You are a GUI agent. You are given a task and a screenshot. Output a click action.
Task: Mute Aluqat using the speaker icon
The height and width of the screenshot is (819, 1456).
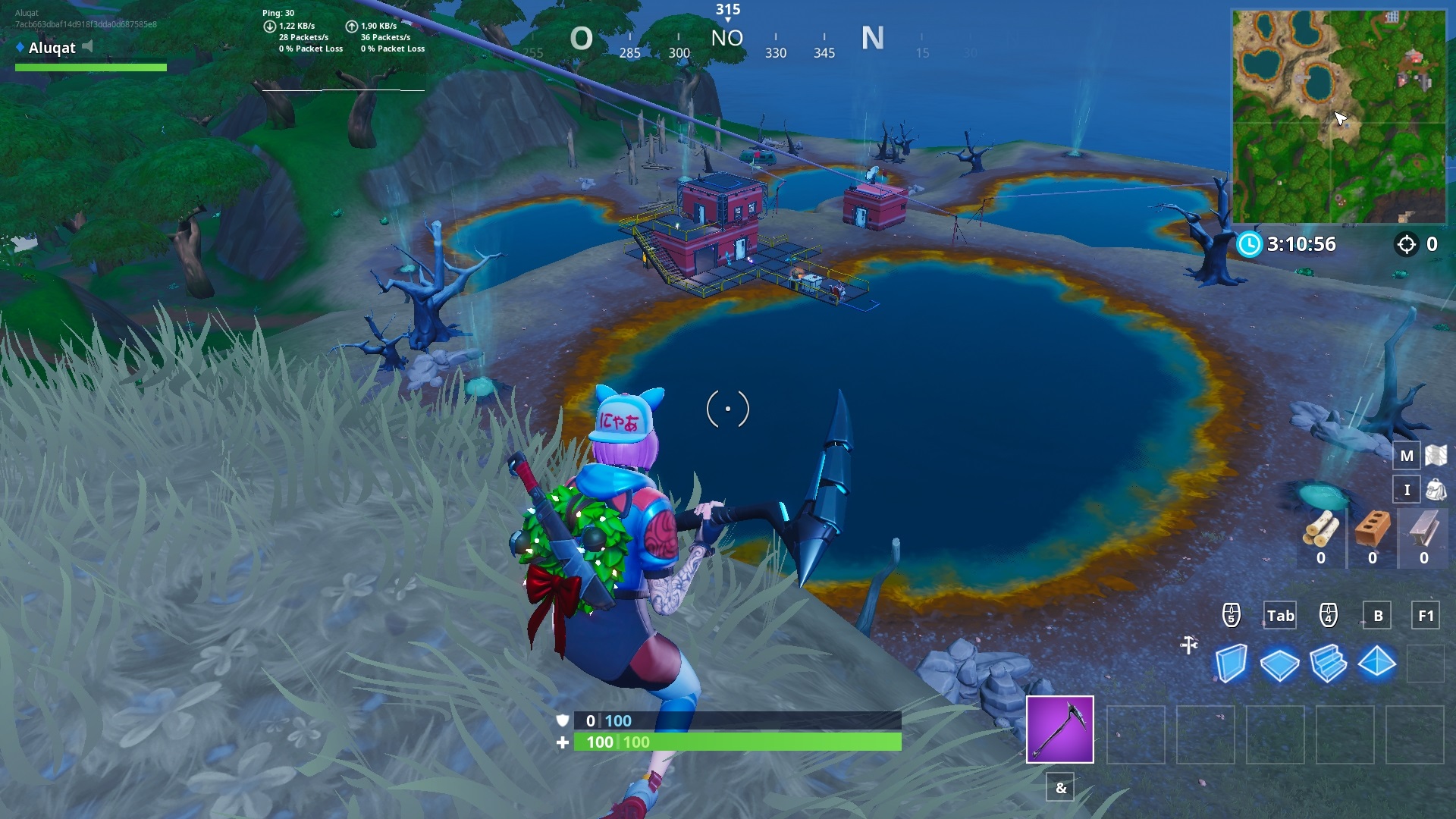tap(87, 45)
